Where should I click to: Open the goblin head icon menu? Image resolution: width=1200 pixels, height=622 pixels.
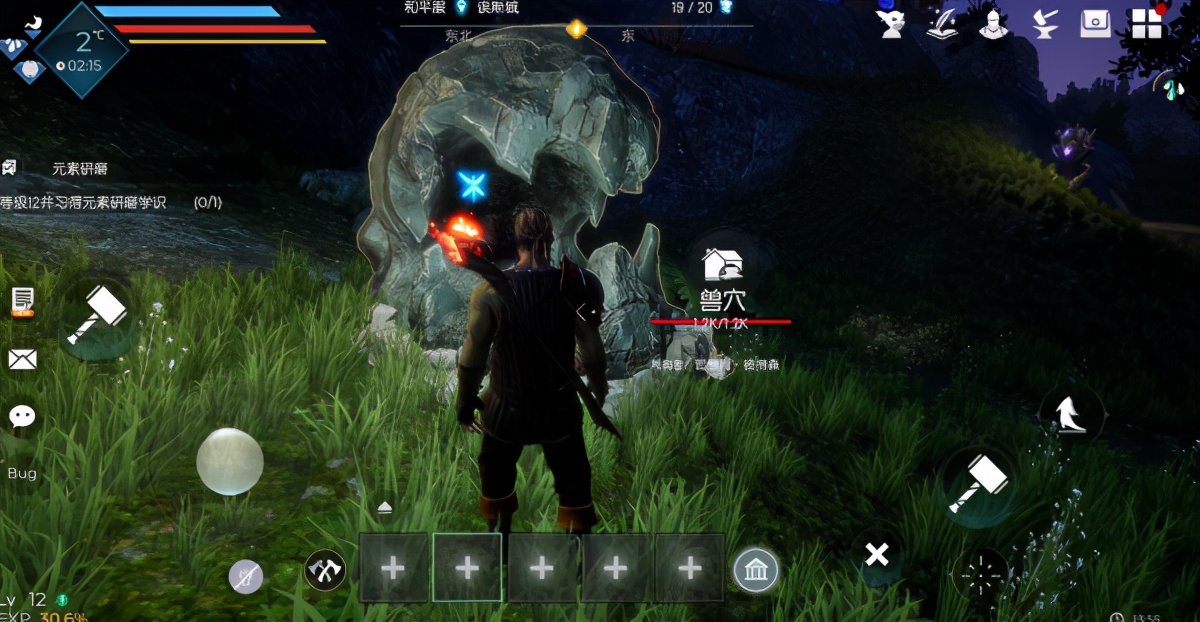890,24
